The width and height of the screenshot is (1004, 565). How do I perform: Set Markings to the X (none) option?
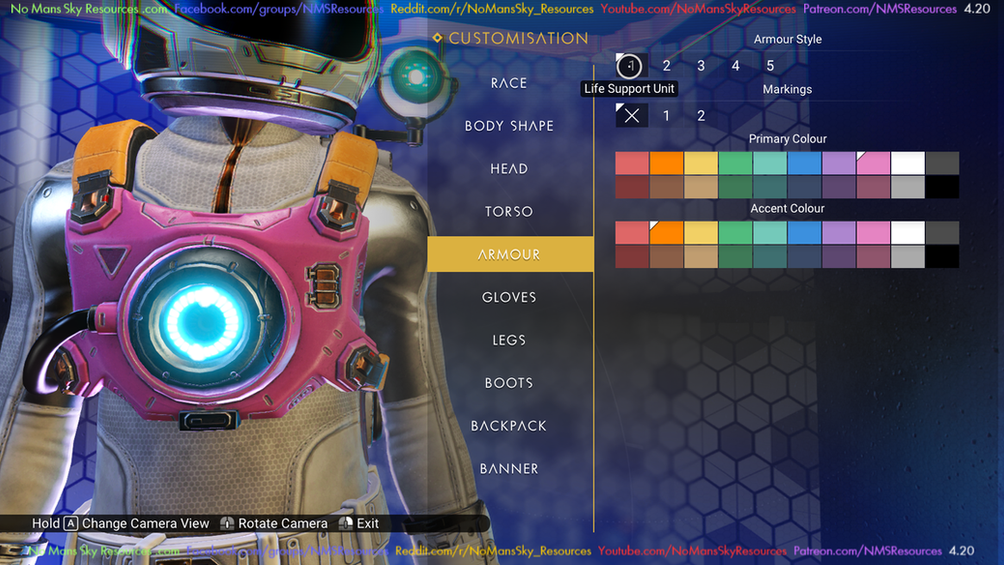(x=632, y=116)
